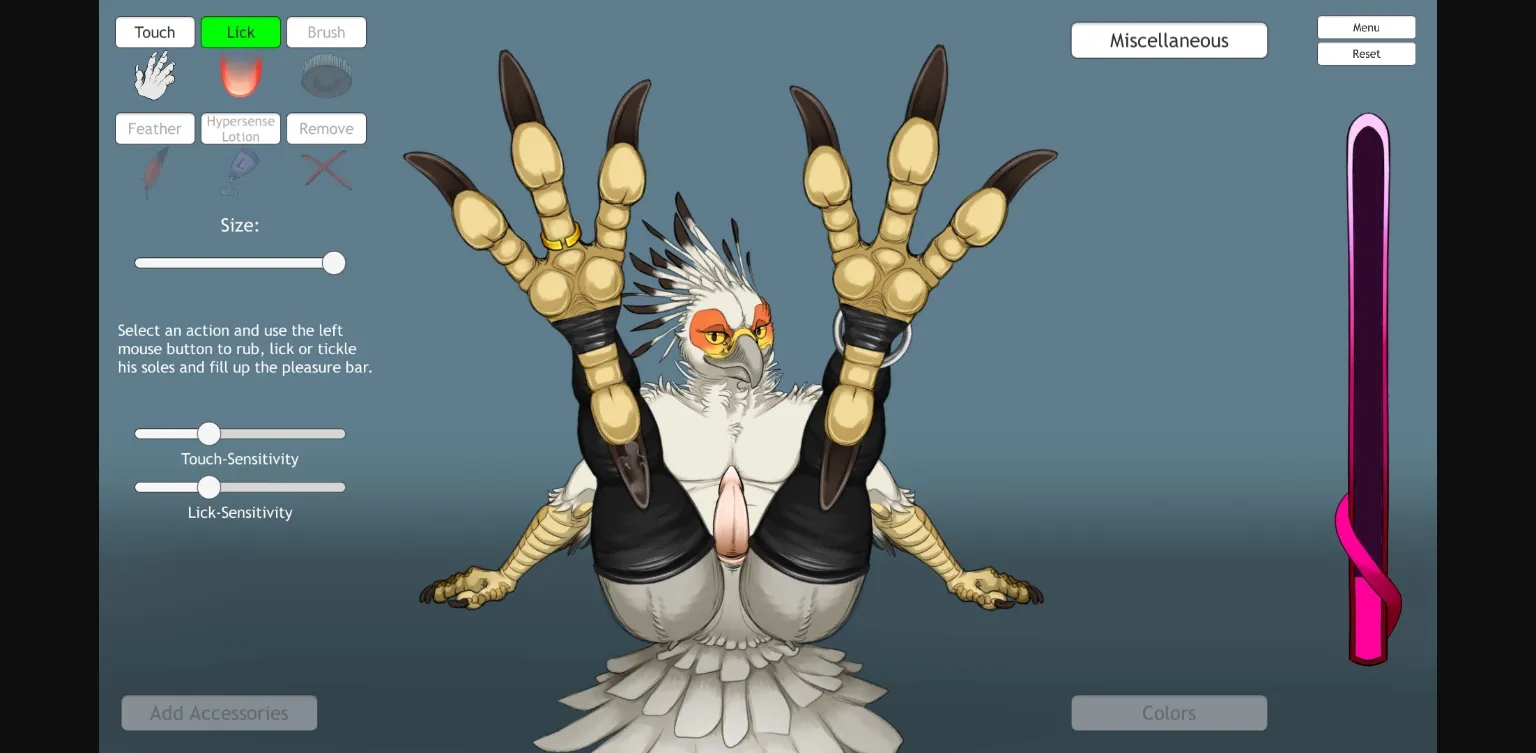The image size is (1536, 753).
Task: Click the Touch-Sensitivity slider knob
Action: click(x=209, y=433)
